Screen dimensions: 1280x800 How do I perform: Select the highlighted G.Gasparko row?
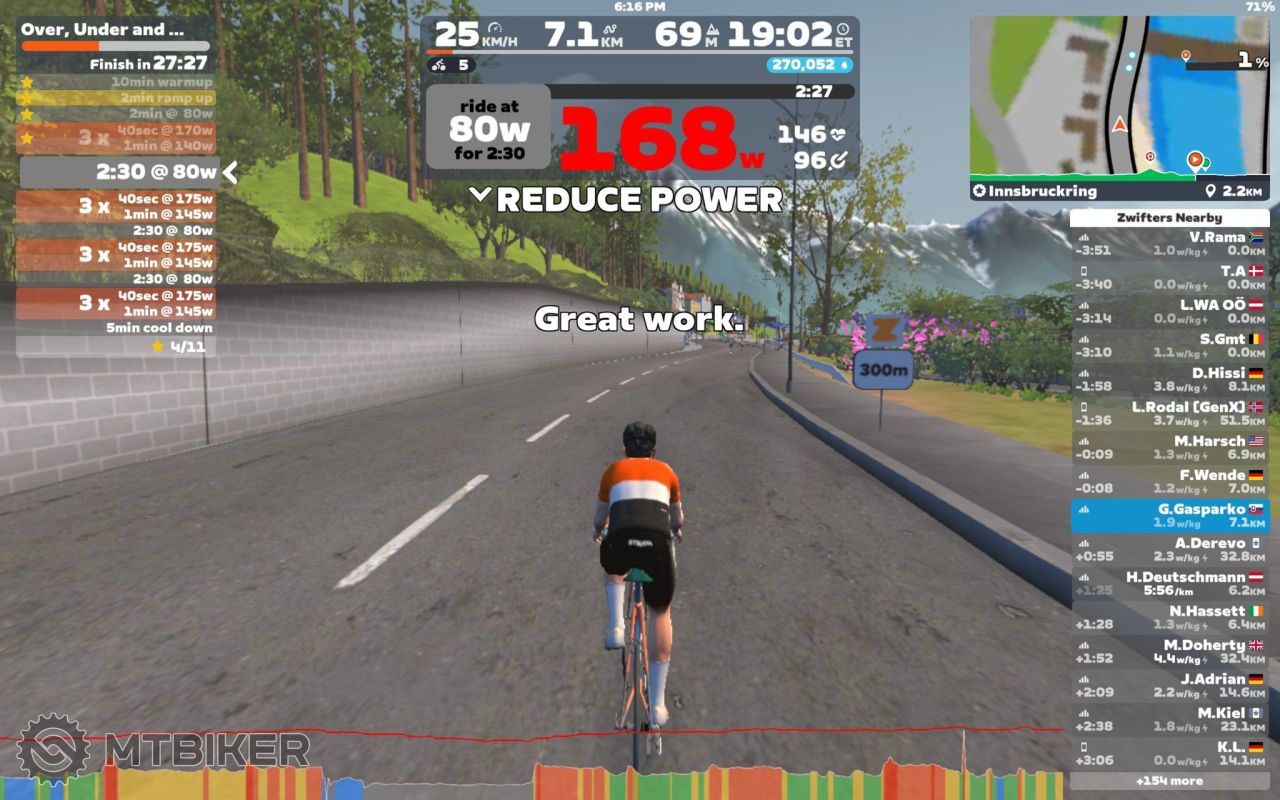coord(1169,515)
